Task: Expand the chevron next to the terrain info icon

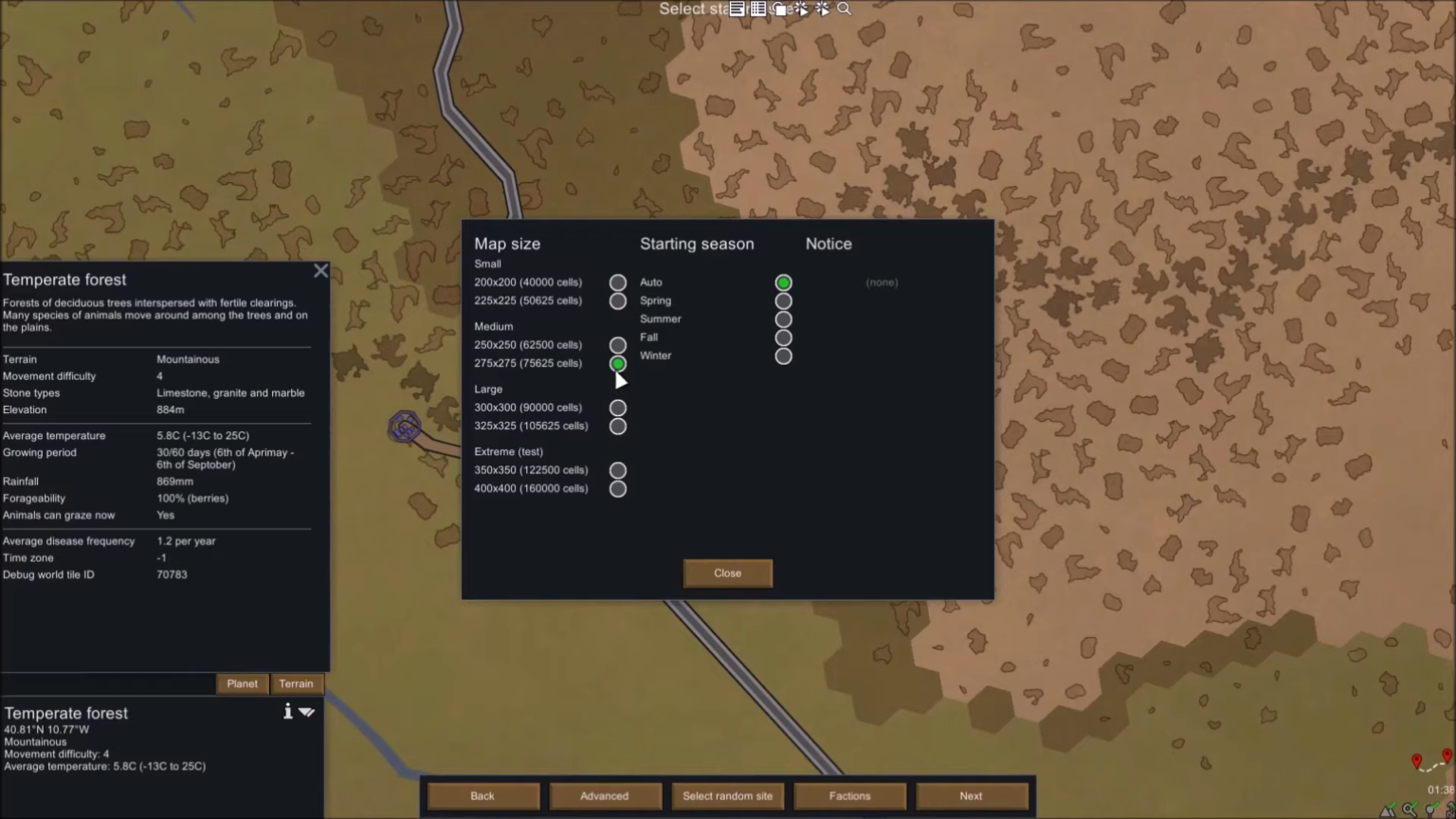Action: click(x=306, y=712)
